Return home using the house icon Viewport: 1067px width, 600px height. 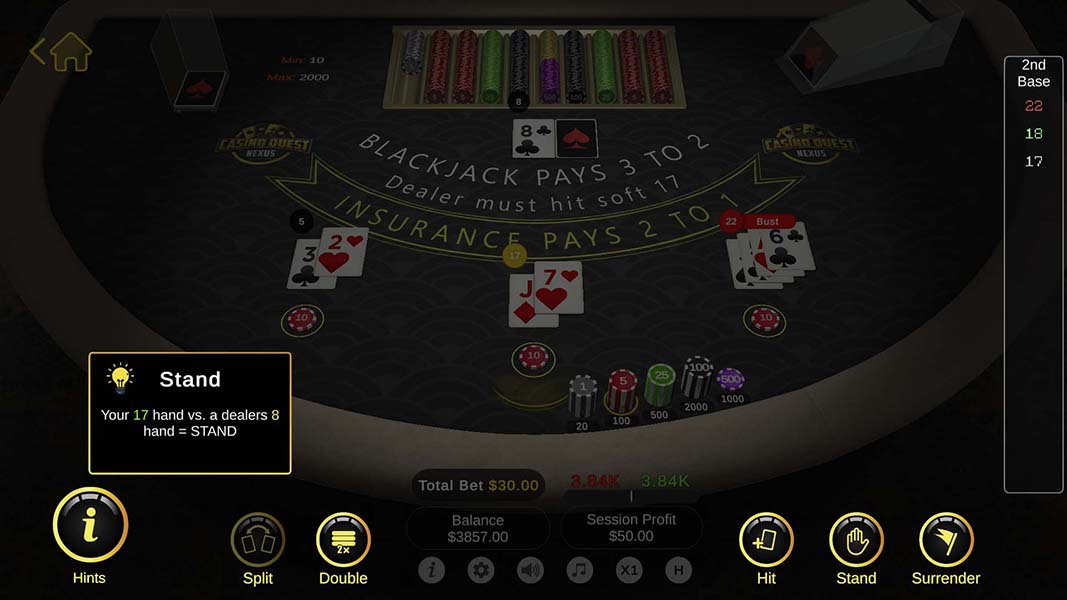click(x=70, y=52)
